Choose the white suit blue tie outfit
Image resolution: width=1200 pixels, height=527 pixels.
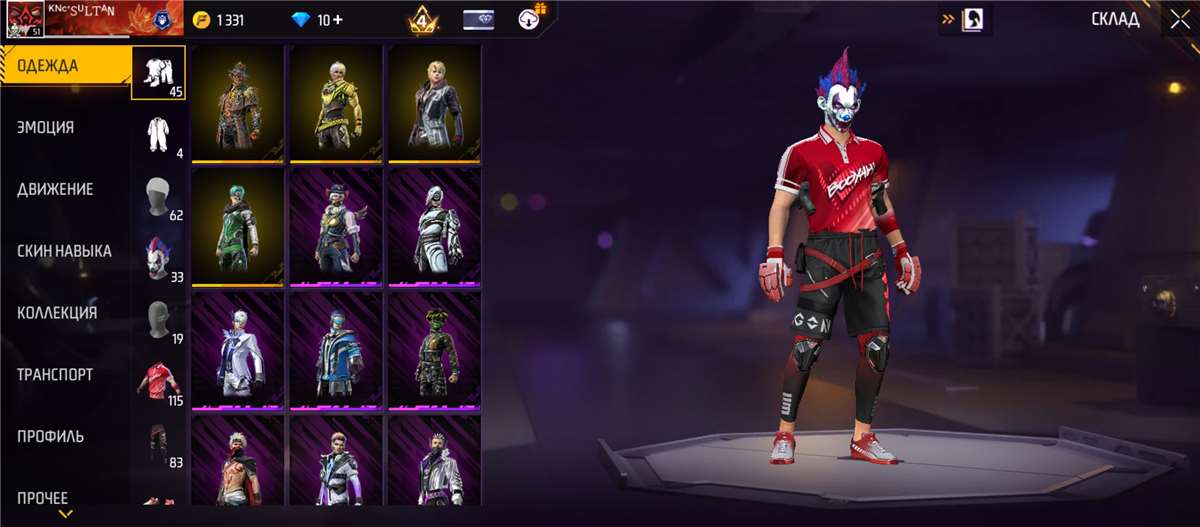coord(237,350)
